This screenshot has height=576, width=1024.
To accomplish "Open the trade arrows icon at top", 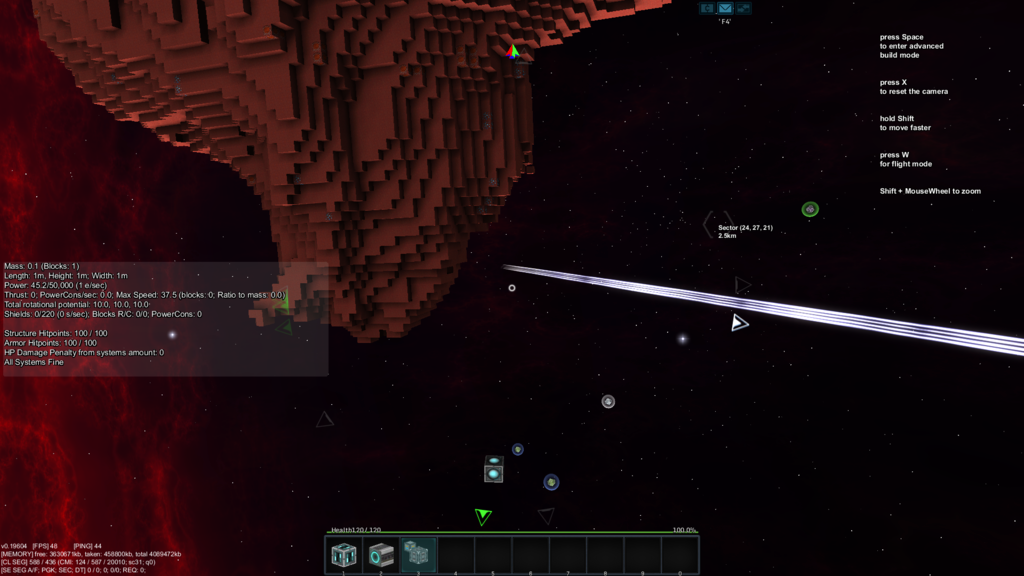I will pos(743,8).
